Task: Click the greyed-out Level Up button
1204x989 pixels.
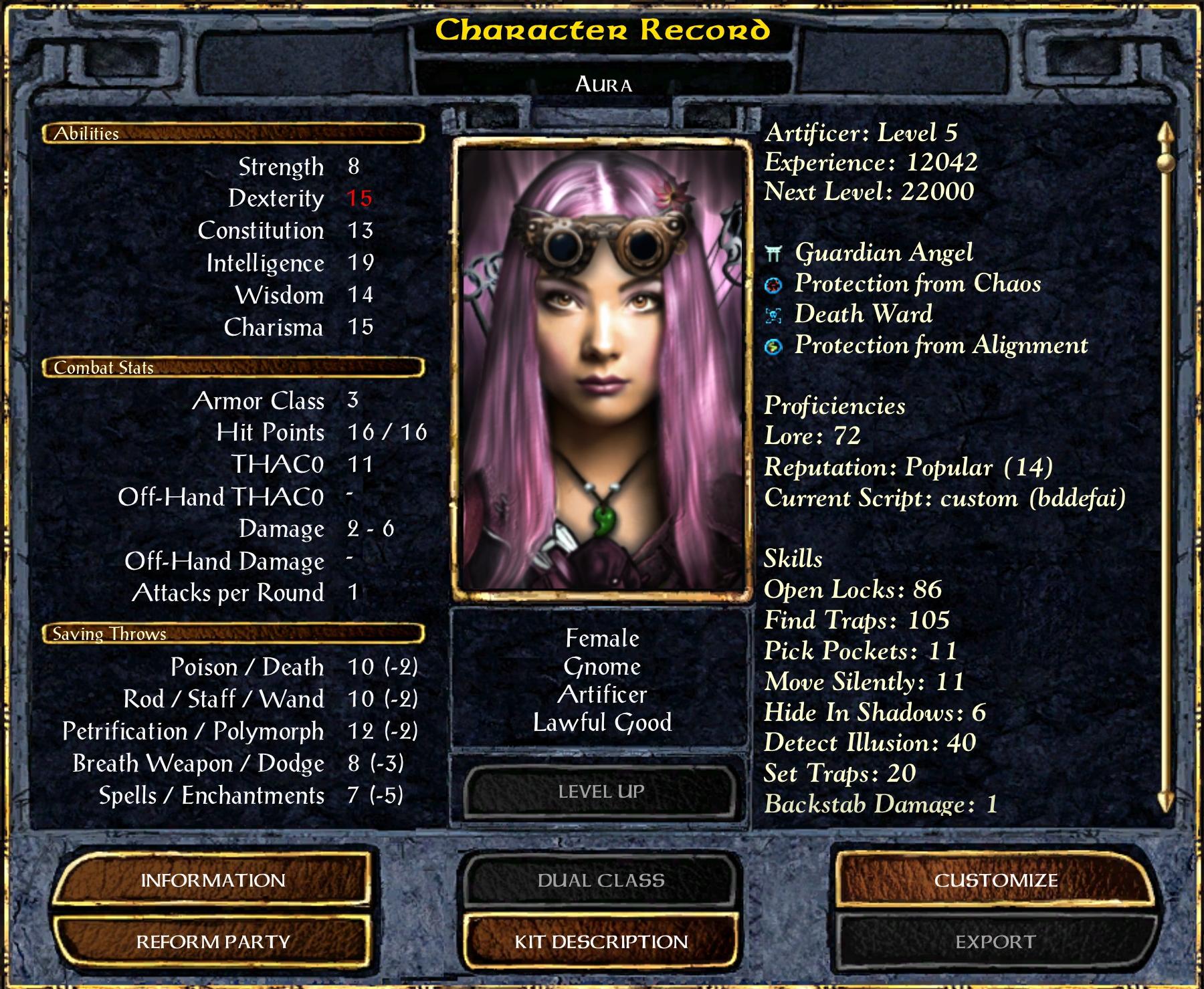Action: click(x=601, y=792)
